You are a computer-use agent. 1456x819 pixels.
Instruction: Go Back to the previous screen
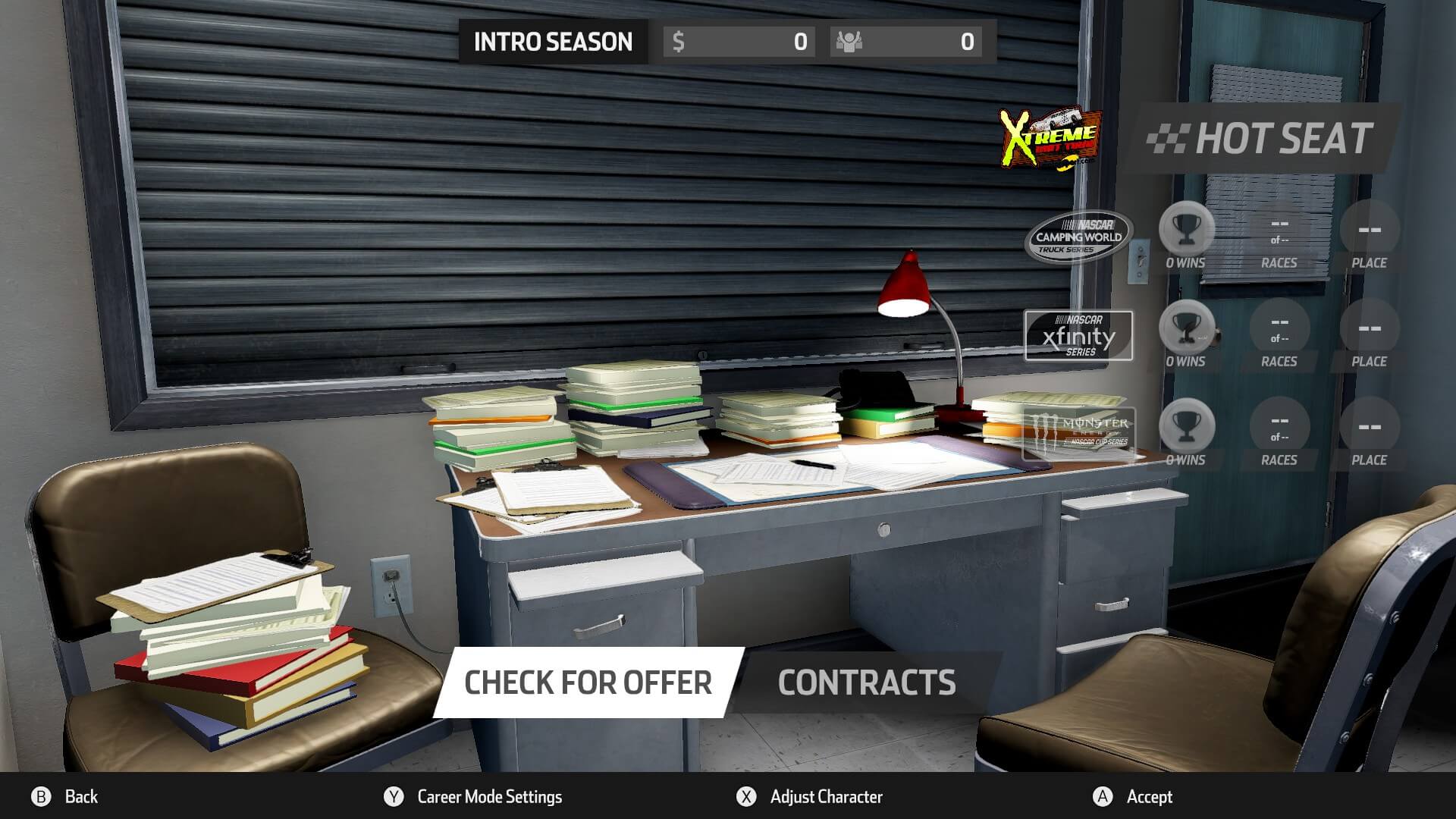tap(65, 796)
